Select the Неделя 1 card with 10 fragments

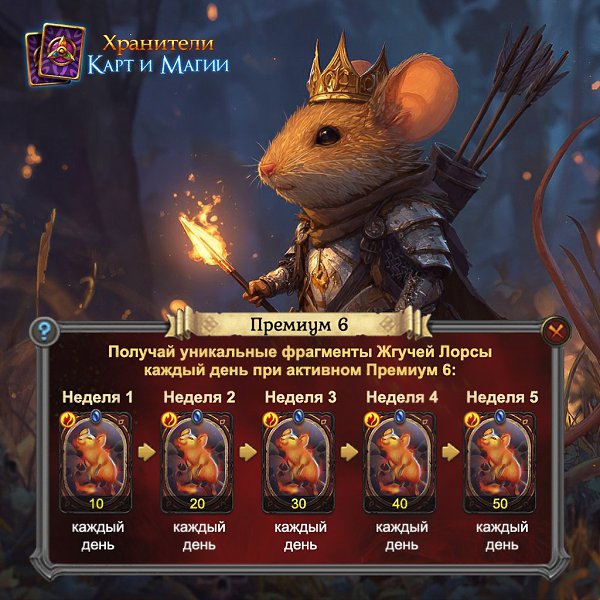tap(97, 458)
